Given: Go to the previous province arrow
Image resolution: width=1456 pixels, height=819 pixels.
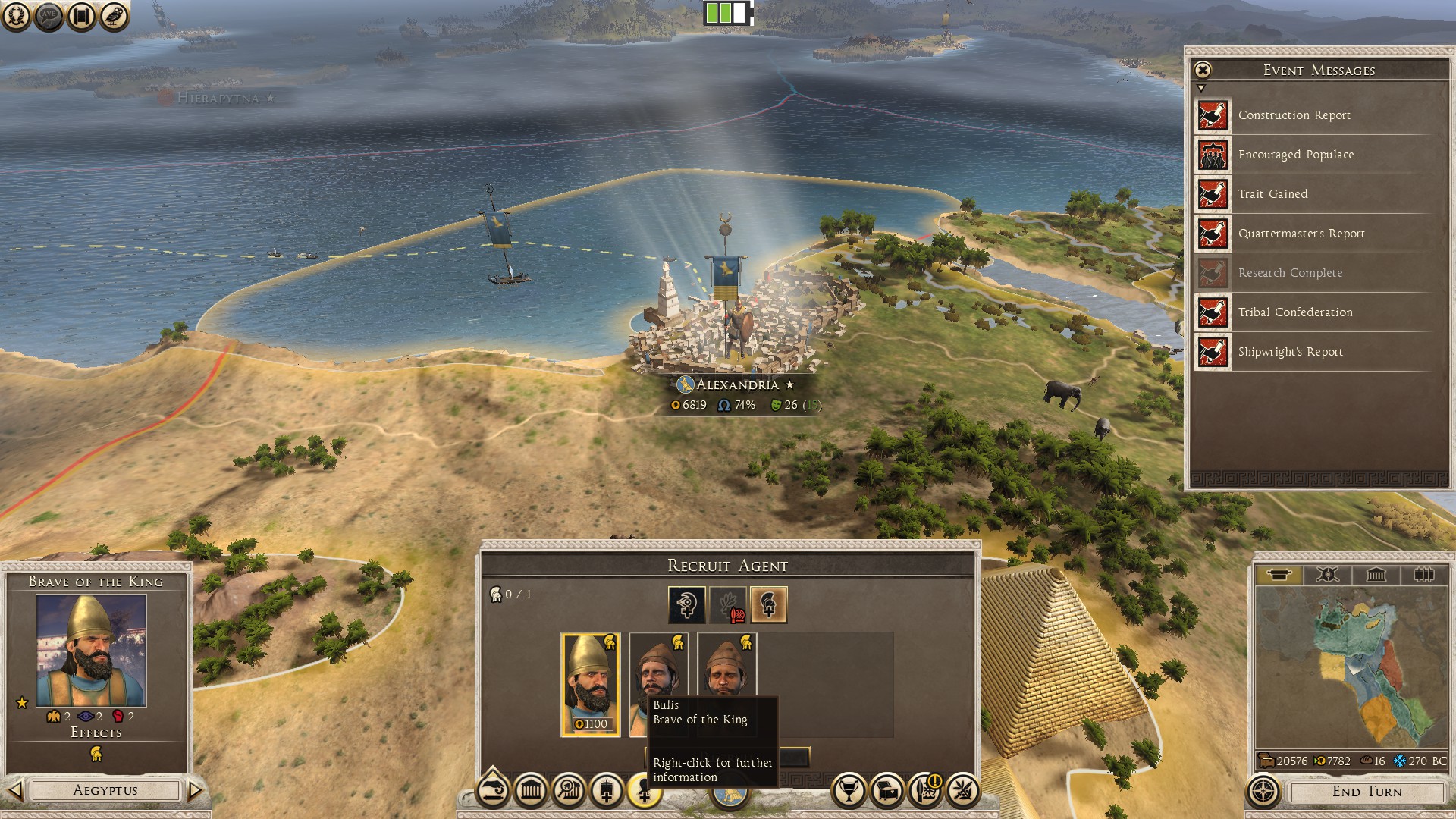Looking at the screenshot, I should [15, 791].
